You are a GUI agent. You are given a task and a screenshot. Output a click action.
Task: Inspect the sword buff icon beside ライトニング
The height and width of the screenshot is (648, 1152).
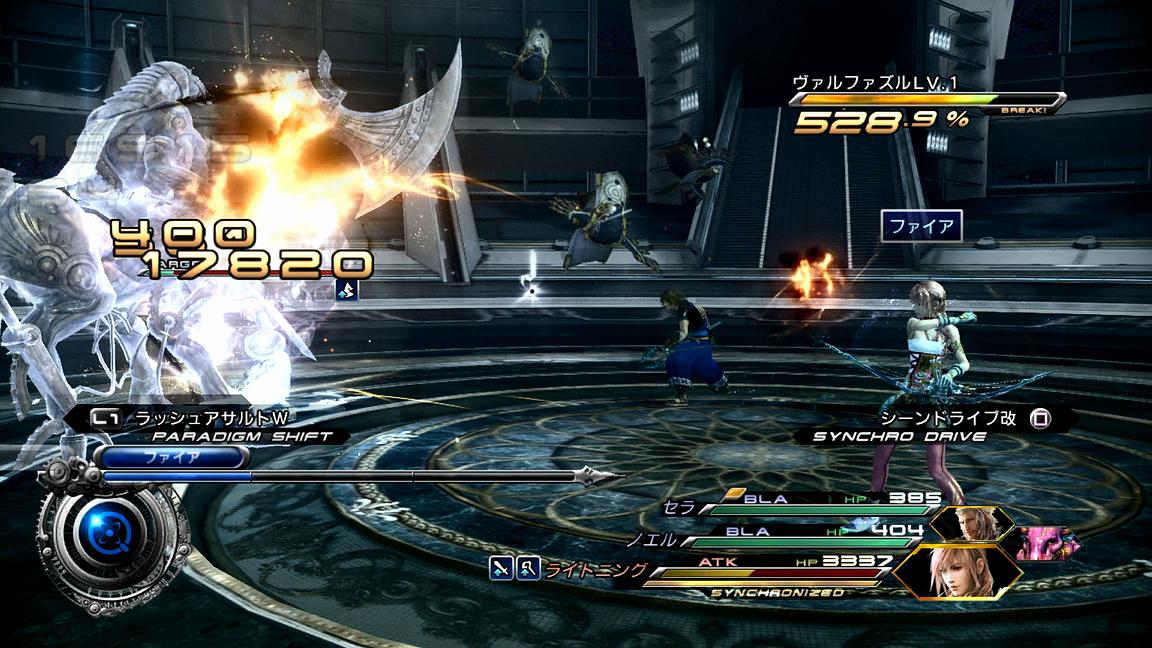tap(500, 569)
